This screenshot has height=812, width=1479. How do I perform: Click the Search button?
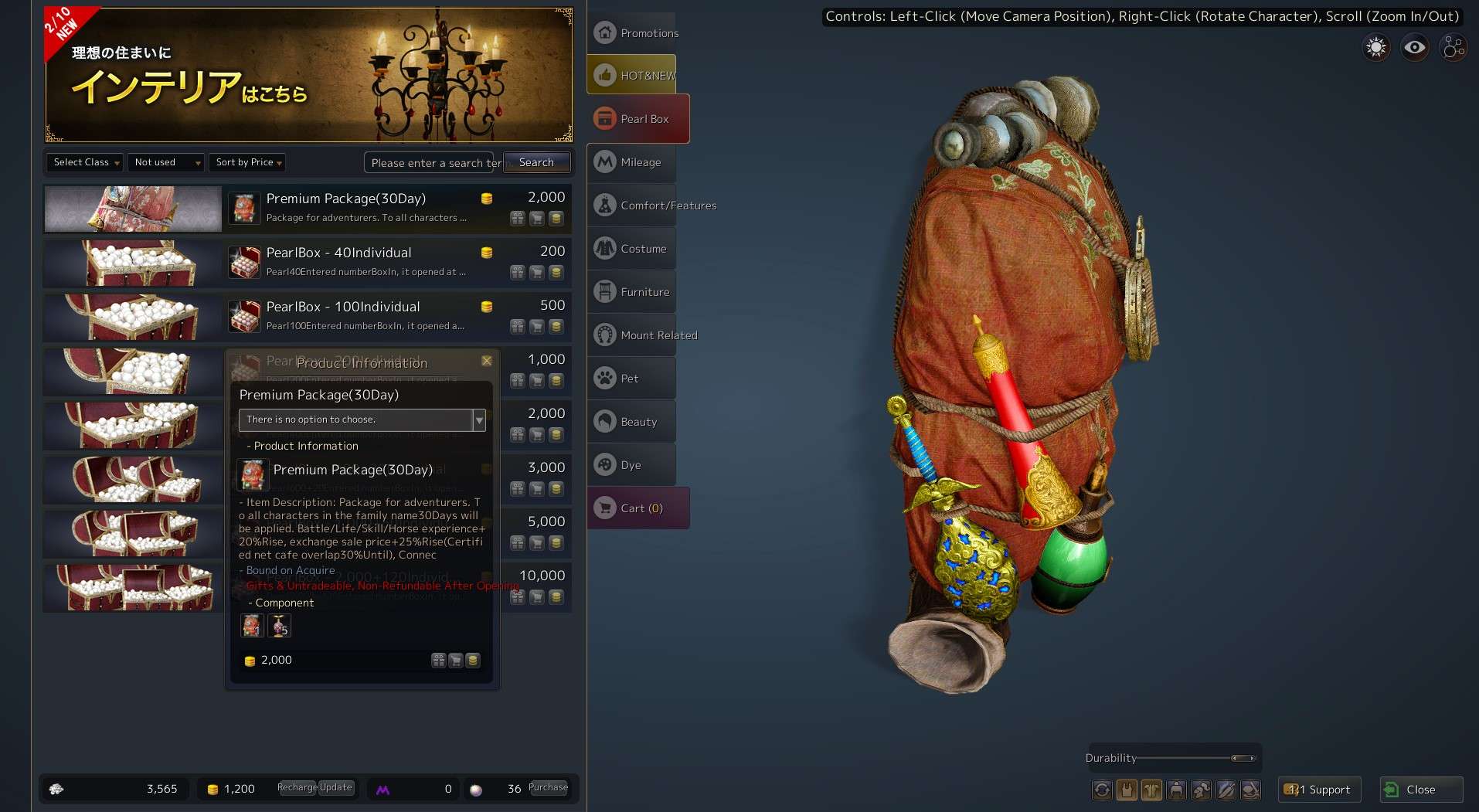(x=536, y=162)
